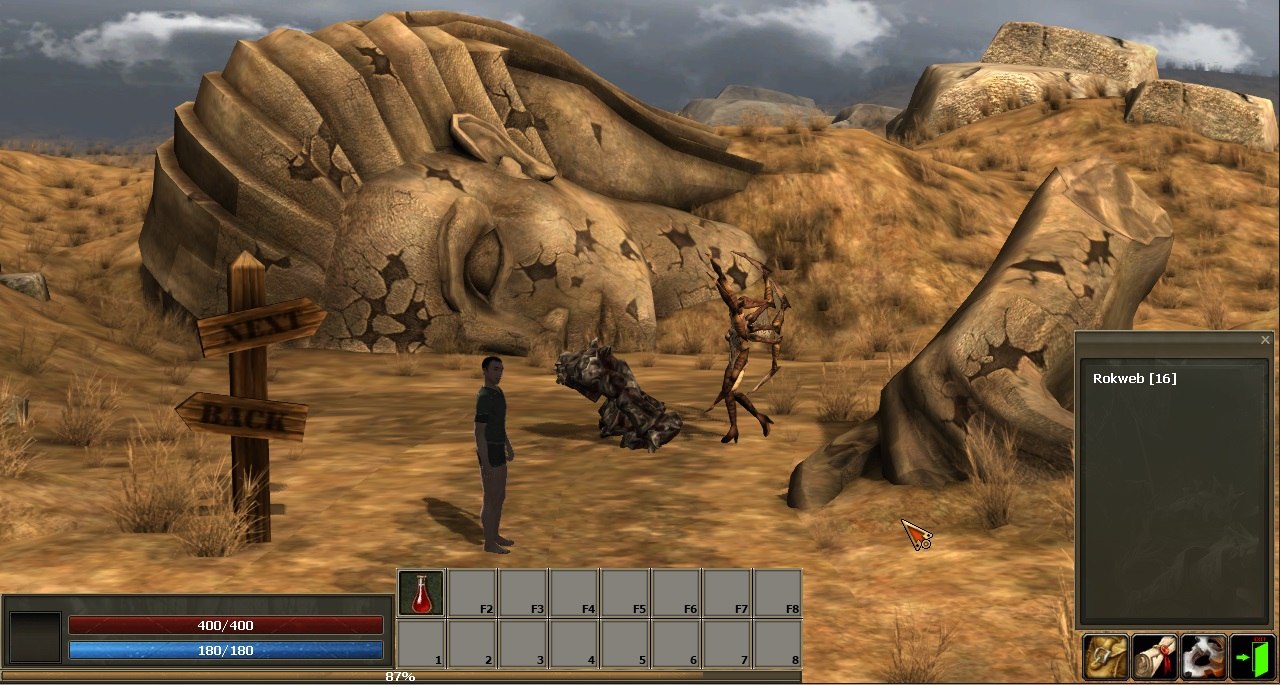Click the NEXT signpost arrow
Image resolution: width=1280 pixels, height=685 pixels.
(262, 327)
